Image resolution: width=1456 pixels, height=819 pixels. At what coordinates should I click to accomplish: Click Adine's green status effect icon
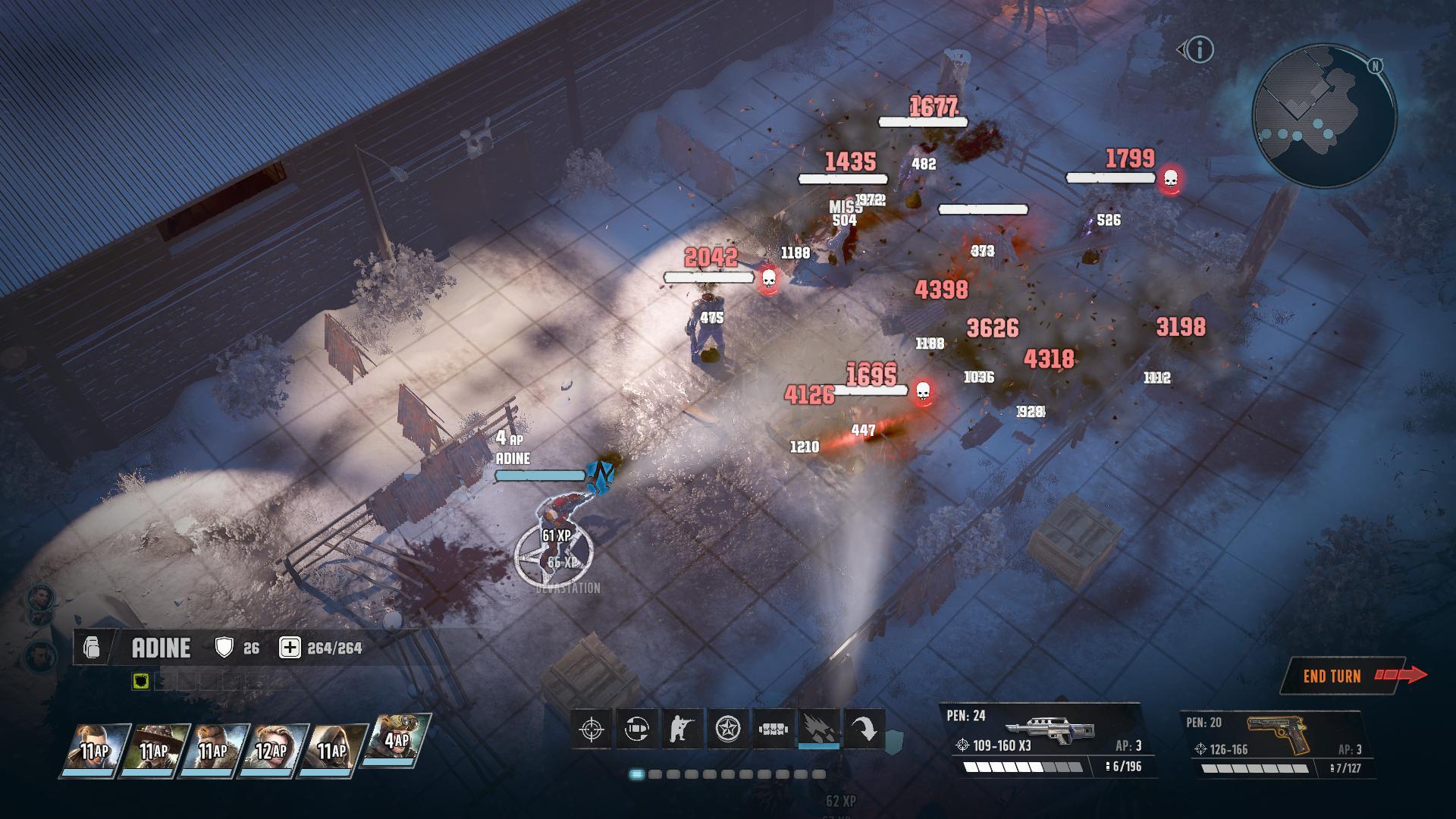point(140,681)
